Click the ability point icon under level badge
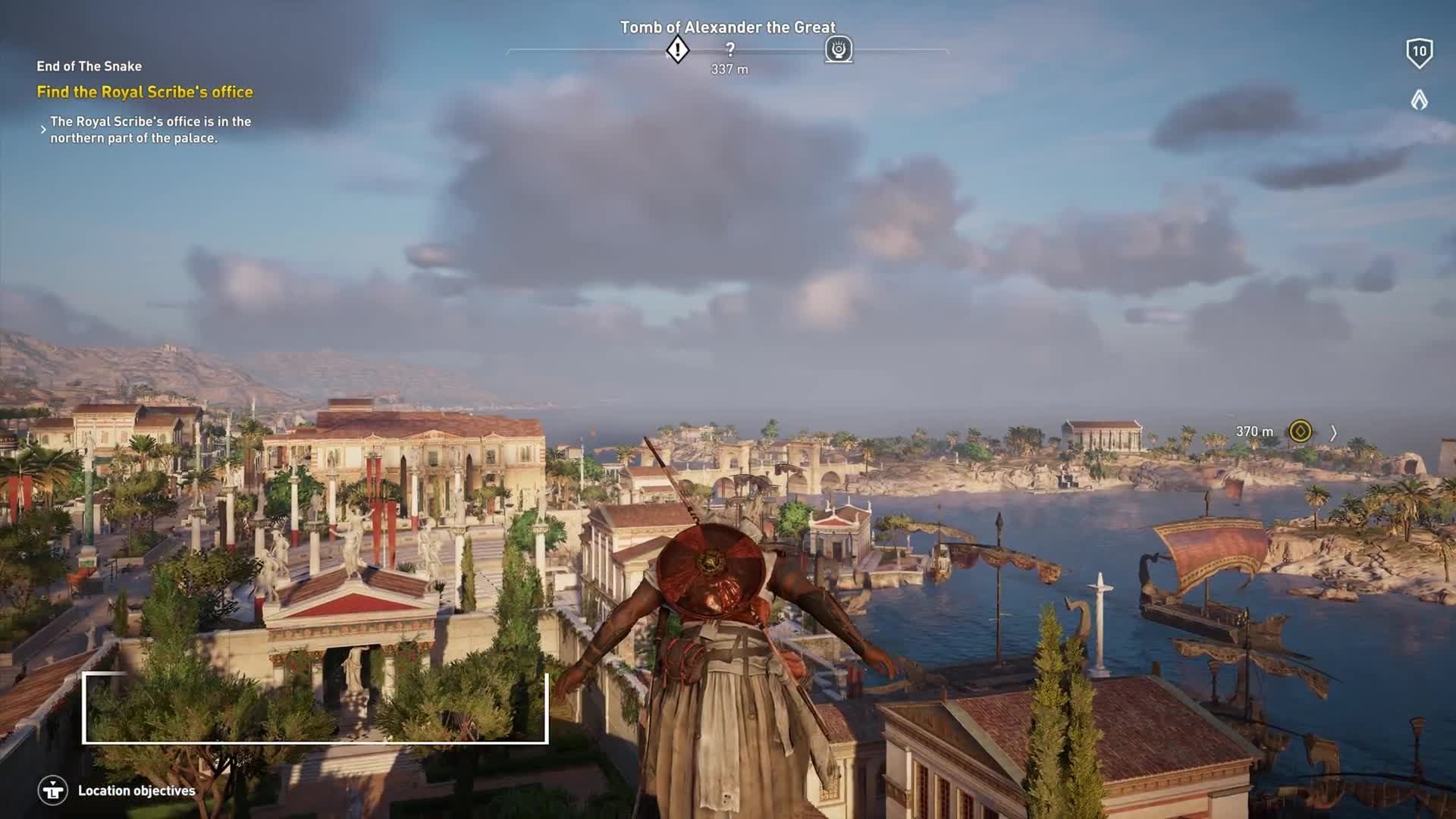This screenshot has width=1456, height=819. click(1419, 99)
